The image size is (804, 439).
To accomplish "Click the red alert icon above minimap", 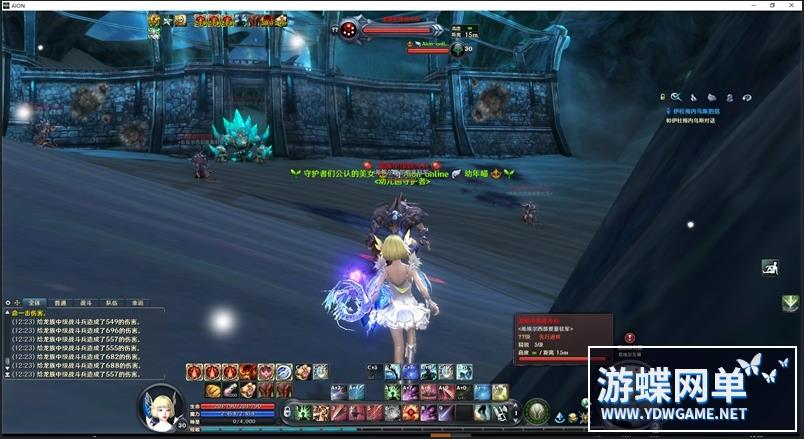I will coord(630,338).
